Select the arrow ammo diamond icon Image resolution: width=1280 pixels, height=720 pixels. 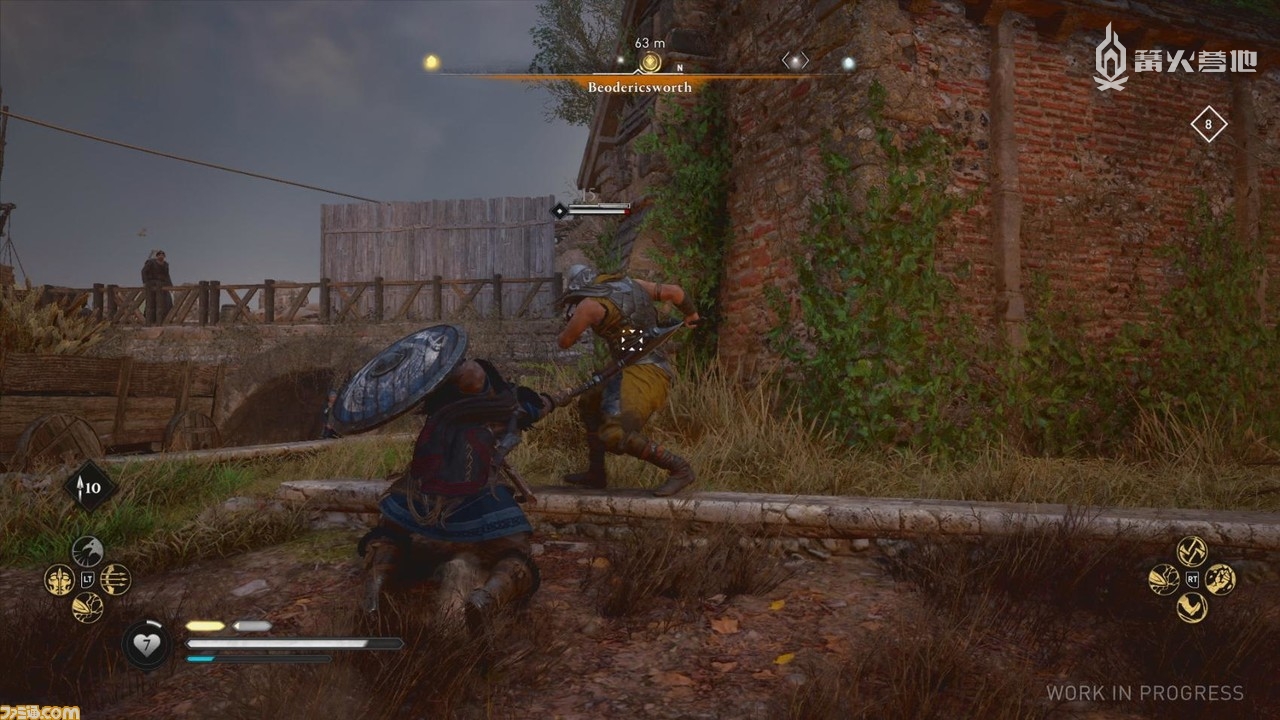(x=89, y=488)
